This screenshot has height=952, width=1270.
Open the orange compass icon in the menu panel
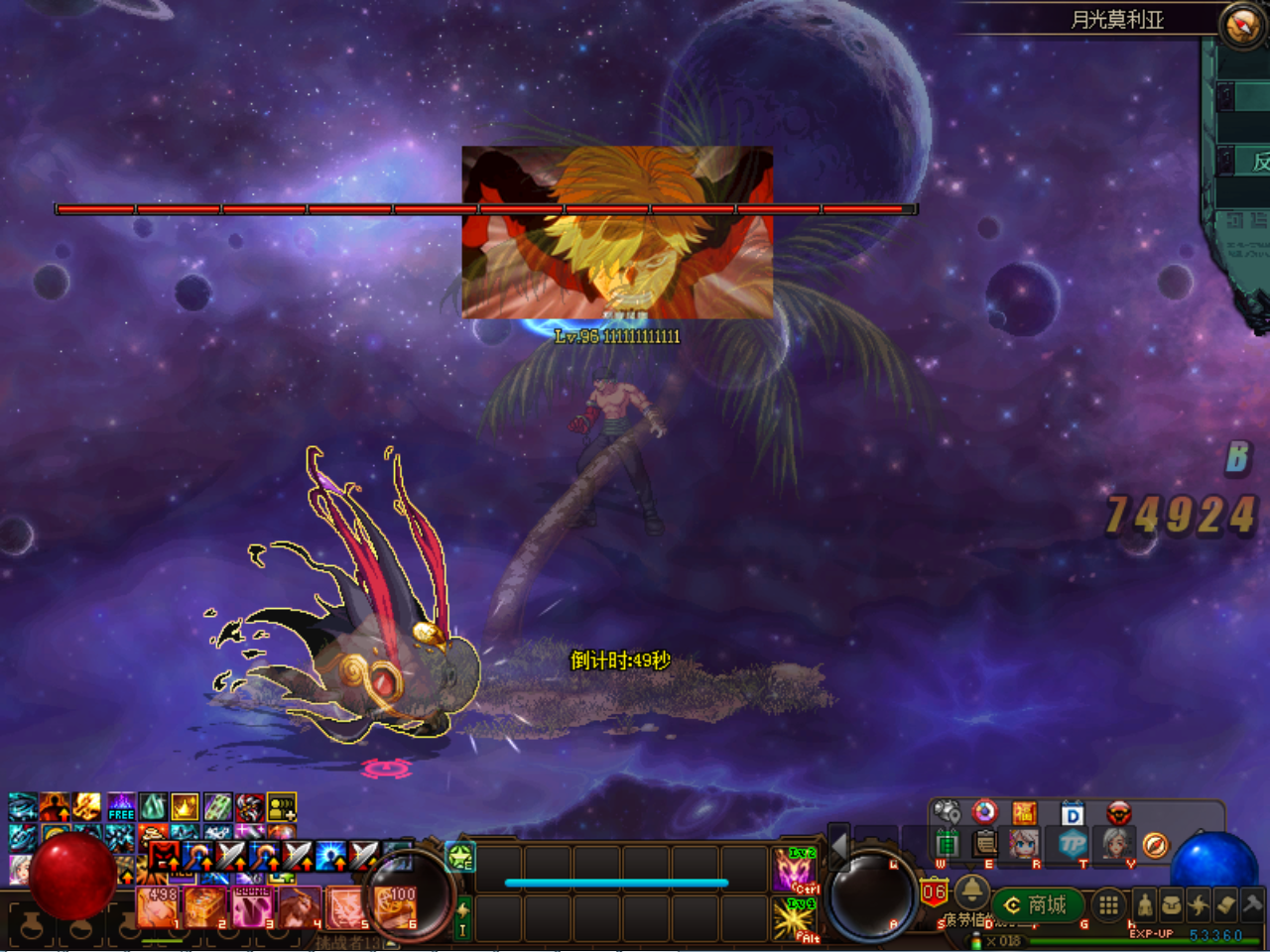coord(1155,845)
